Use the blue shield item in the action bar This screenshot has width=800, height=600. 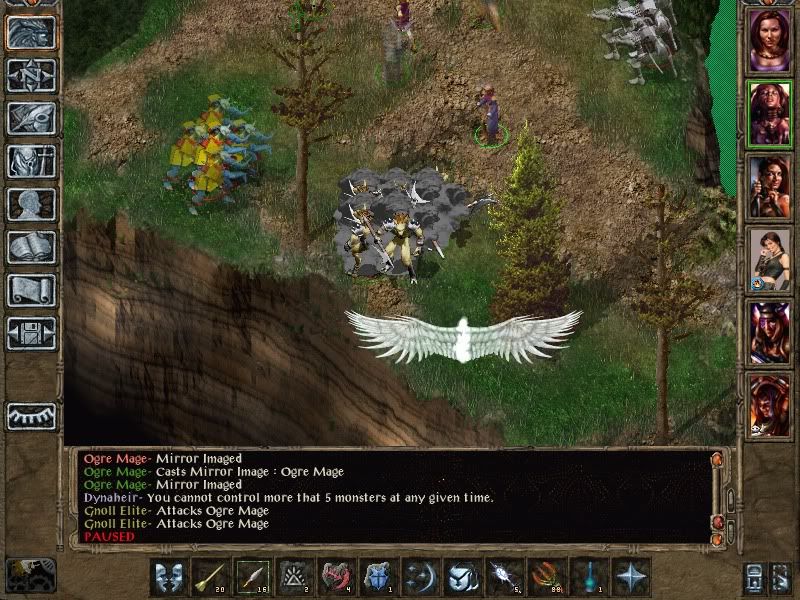click(379, 578)
